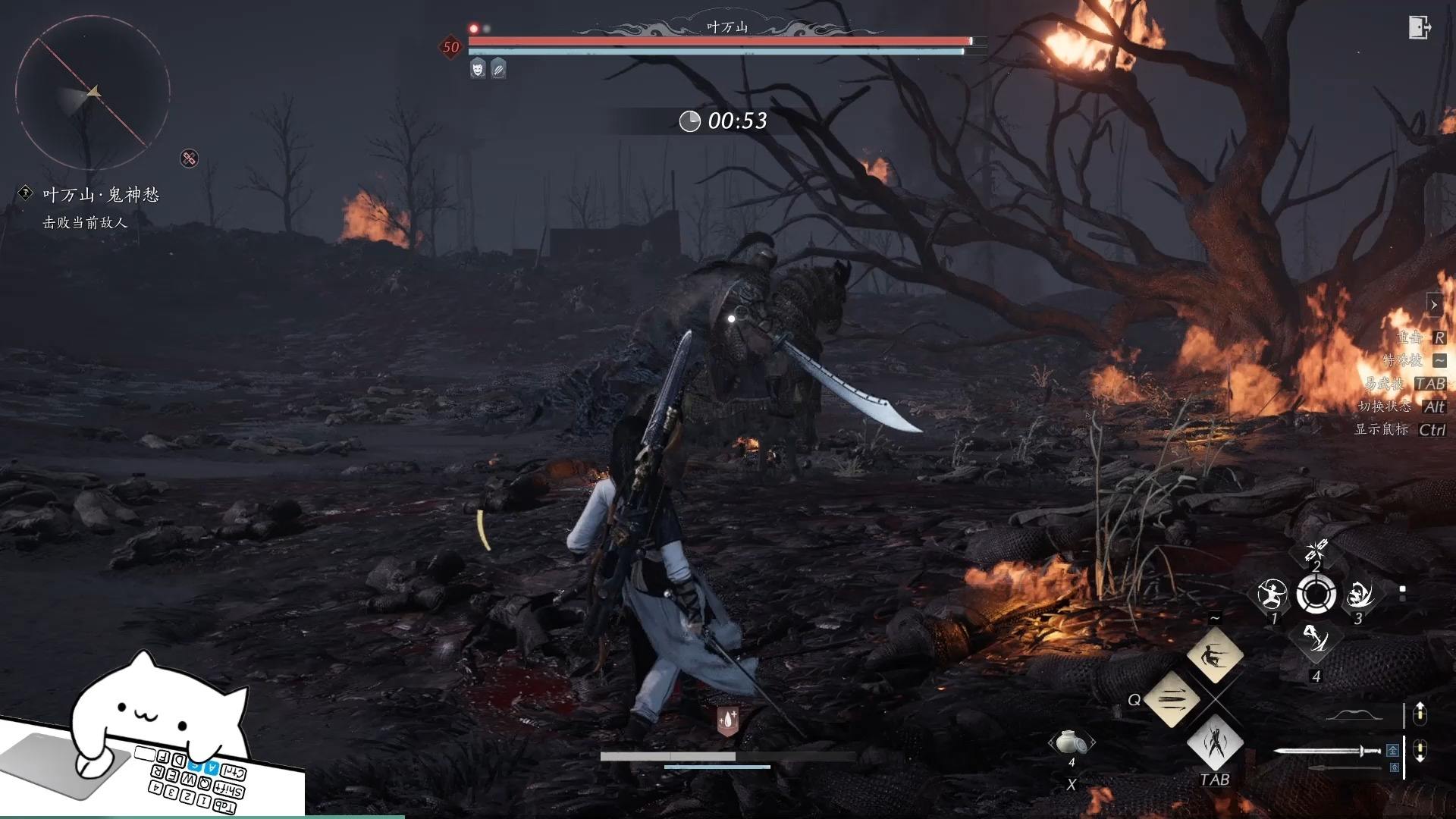The height and width of the screenshot is (819, 1456).
Task: Click the water drop buff icon above stamina
Action: point(727,721)
